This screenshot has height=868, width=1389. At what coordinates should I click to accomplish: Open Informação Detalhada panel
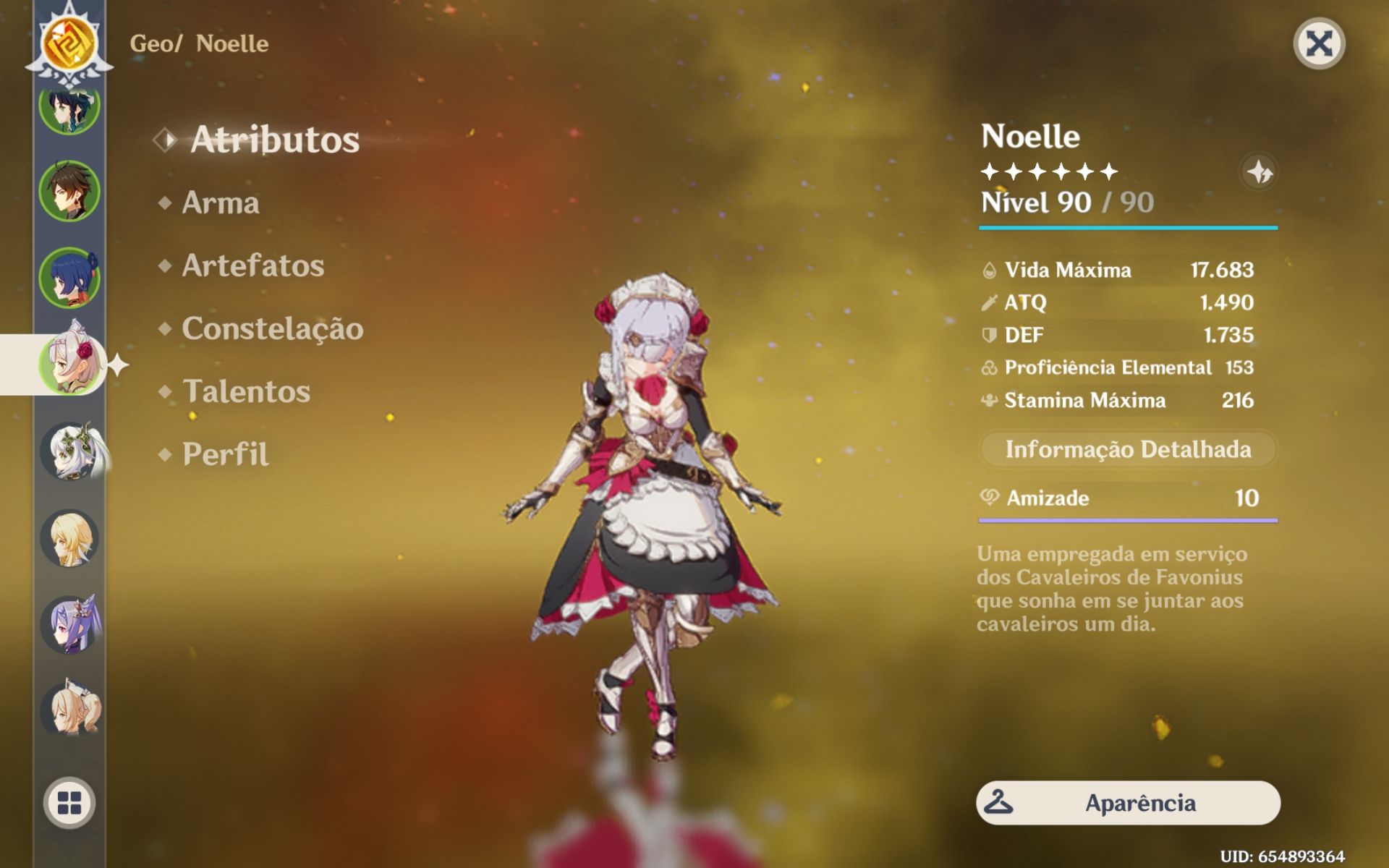[1127, 449]
